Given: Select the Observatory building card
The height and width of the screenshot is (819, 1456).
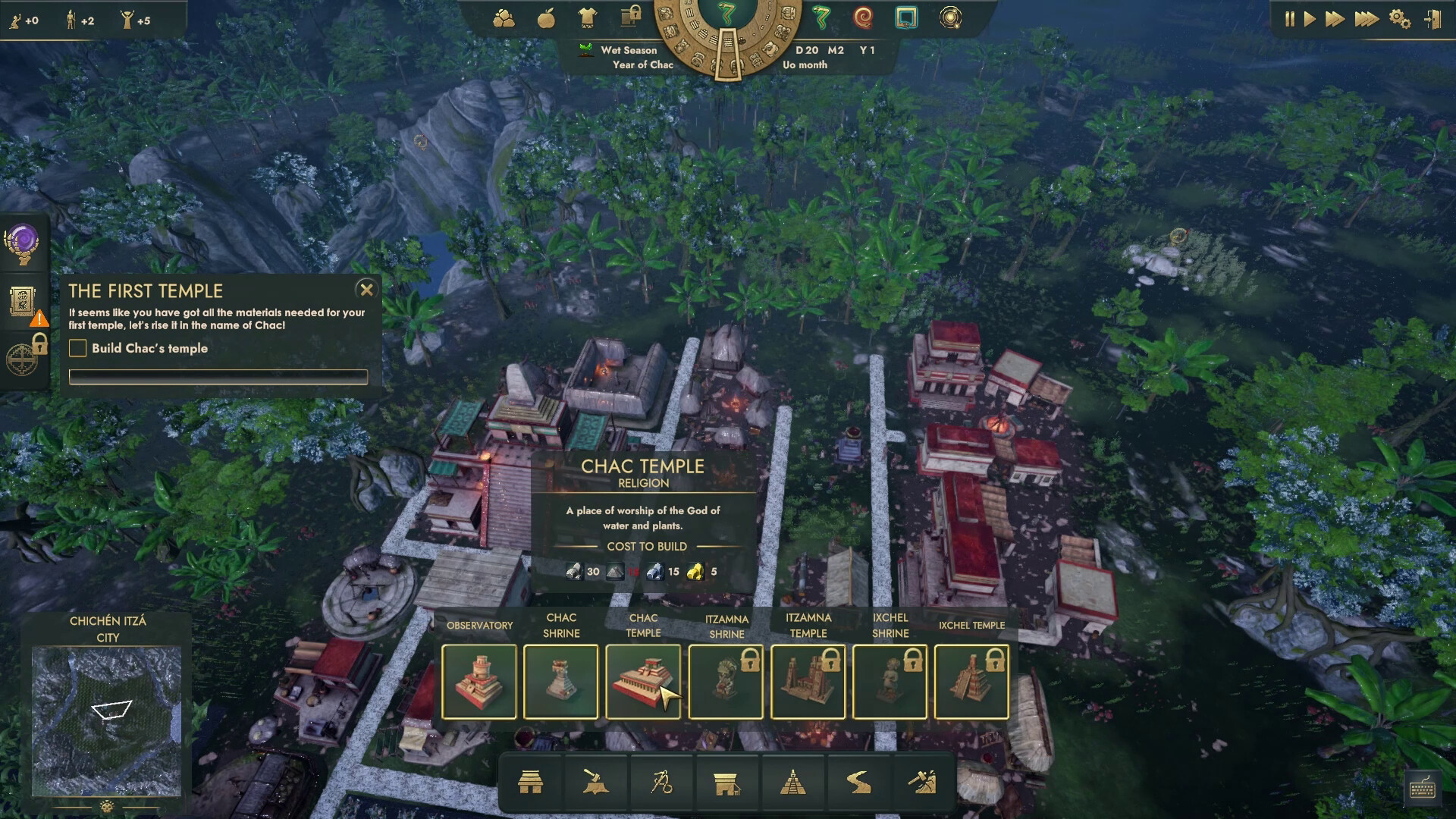Looking at the screenshot, I should [x=479, y=681].
